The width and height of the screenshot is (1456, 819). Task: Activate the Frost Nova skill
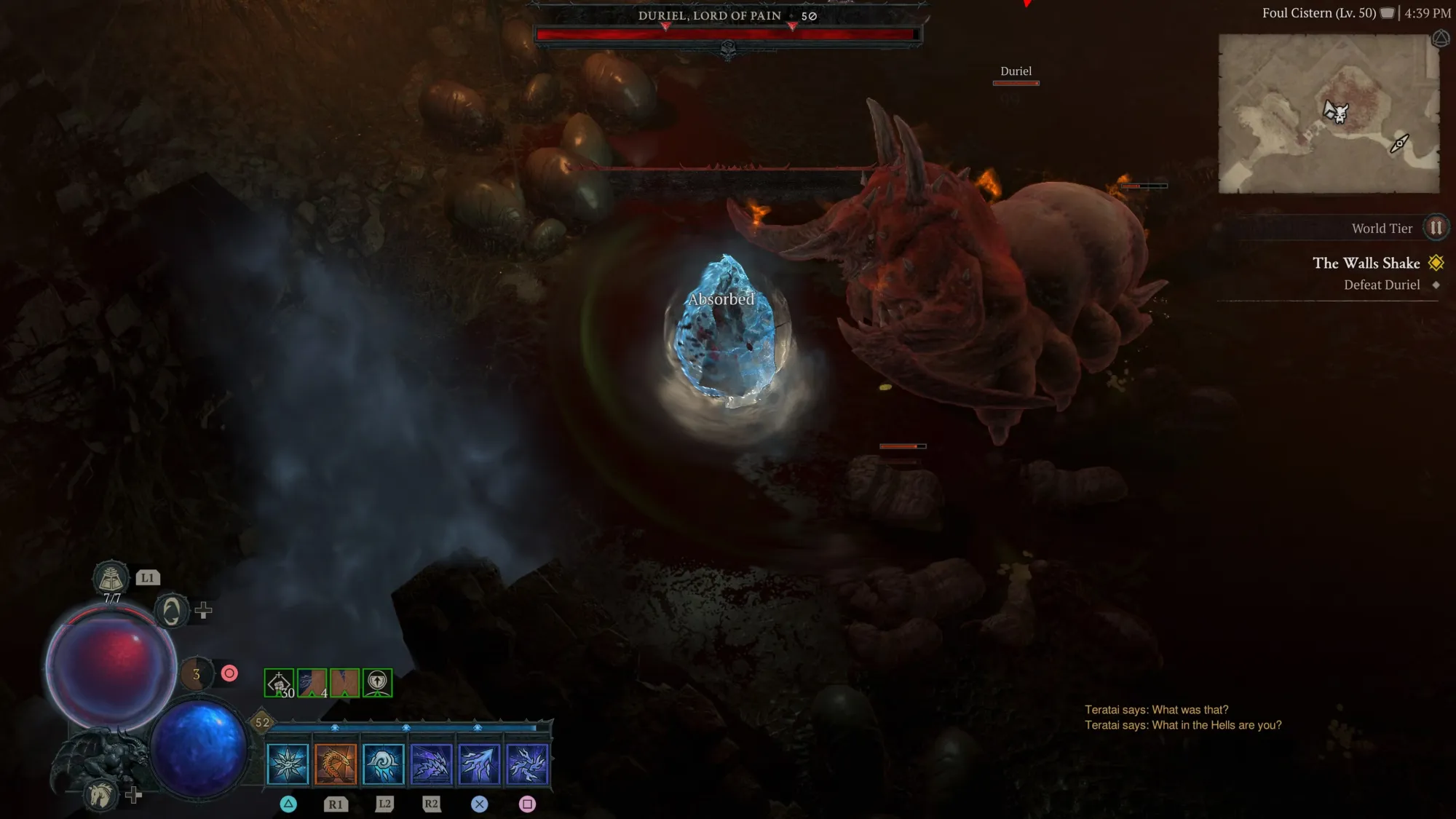pos(288,764)
